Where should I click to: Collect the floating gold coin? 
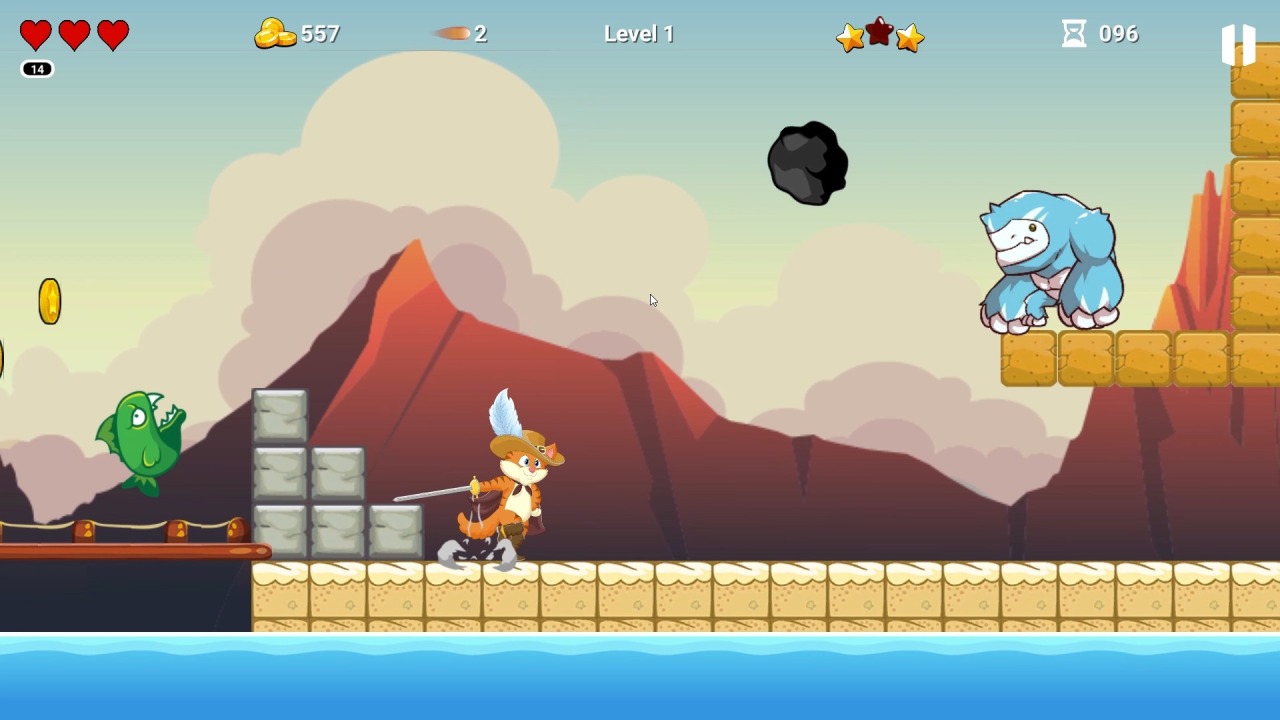coord(50,302)
